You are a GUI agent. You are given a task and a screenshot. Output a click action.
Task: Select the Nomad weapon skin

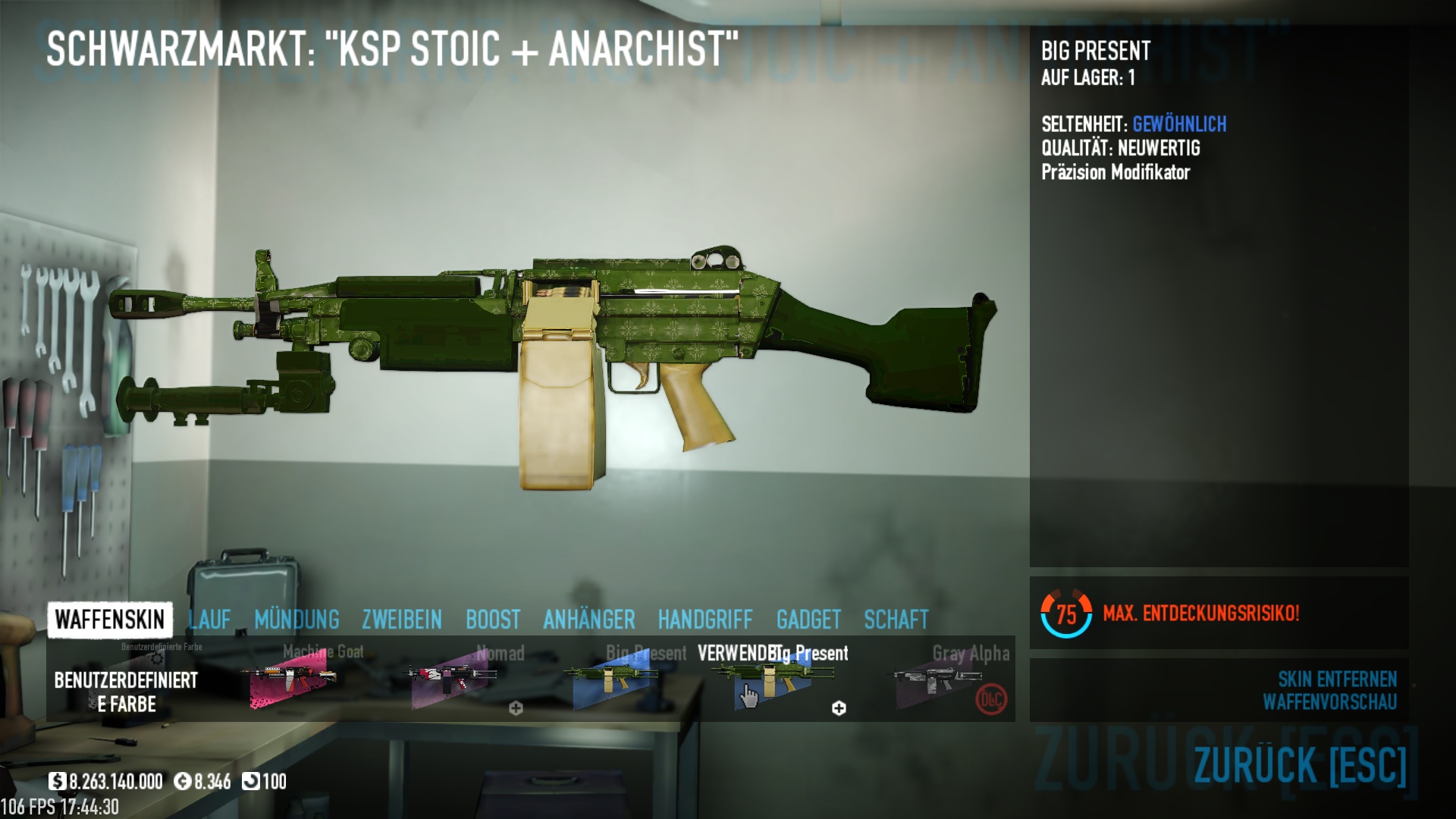click(x=453, y=680)
